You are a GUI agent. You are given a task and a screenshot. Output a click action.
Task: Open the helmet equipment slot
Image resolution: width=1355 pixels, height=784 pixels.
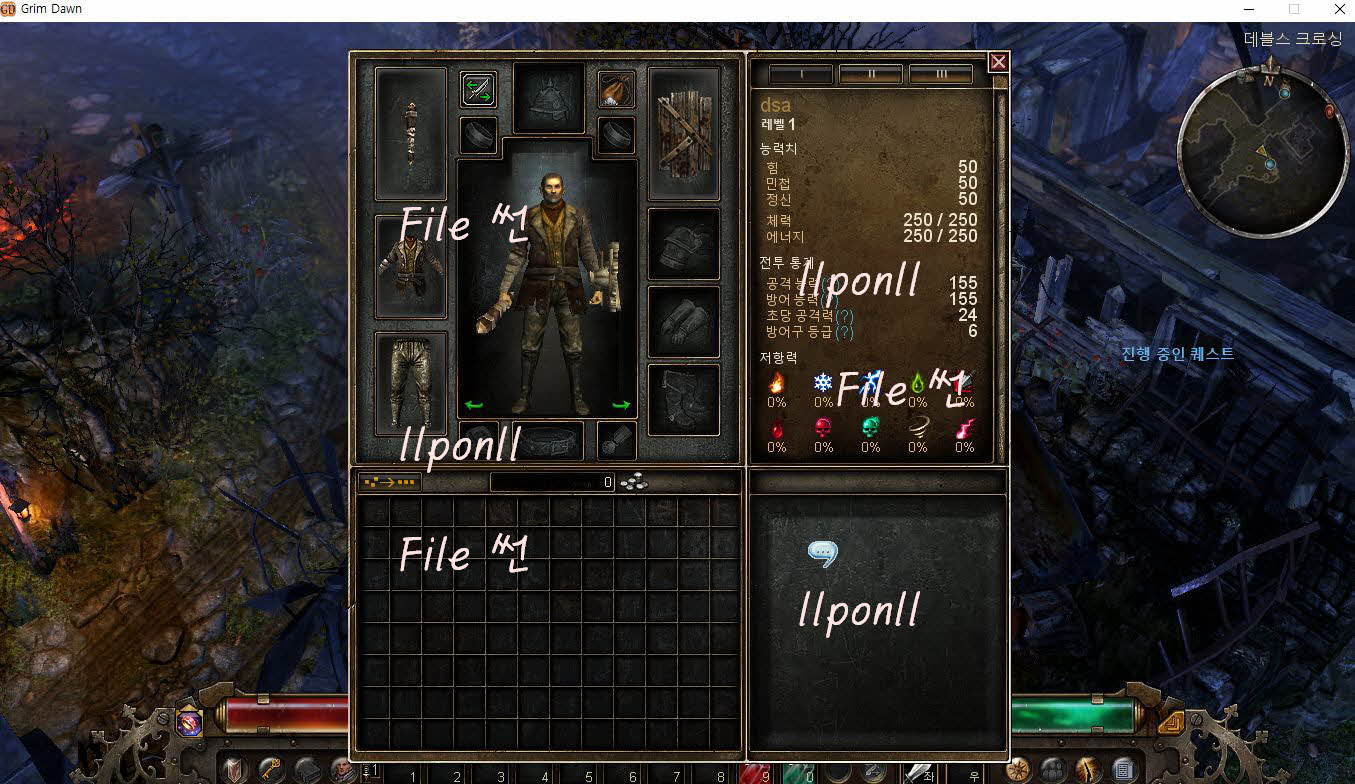point(548,98)
